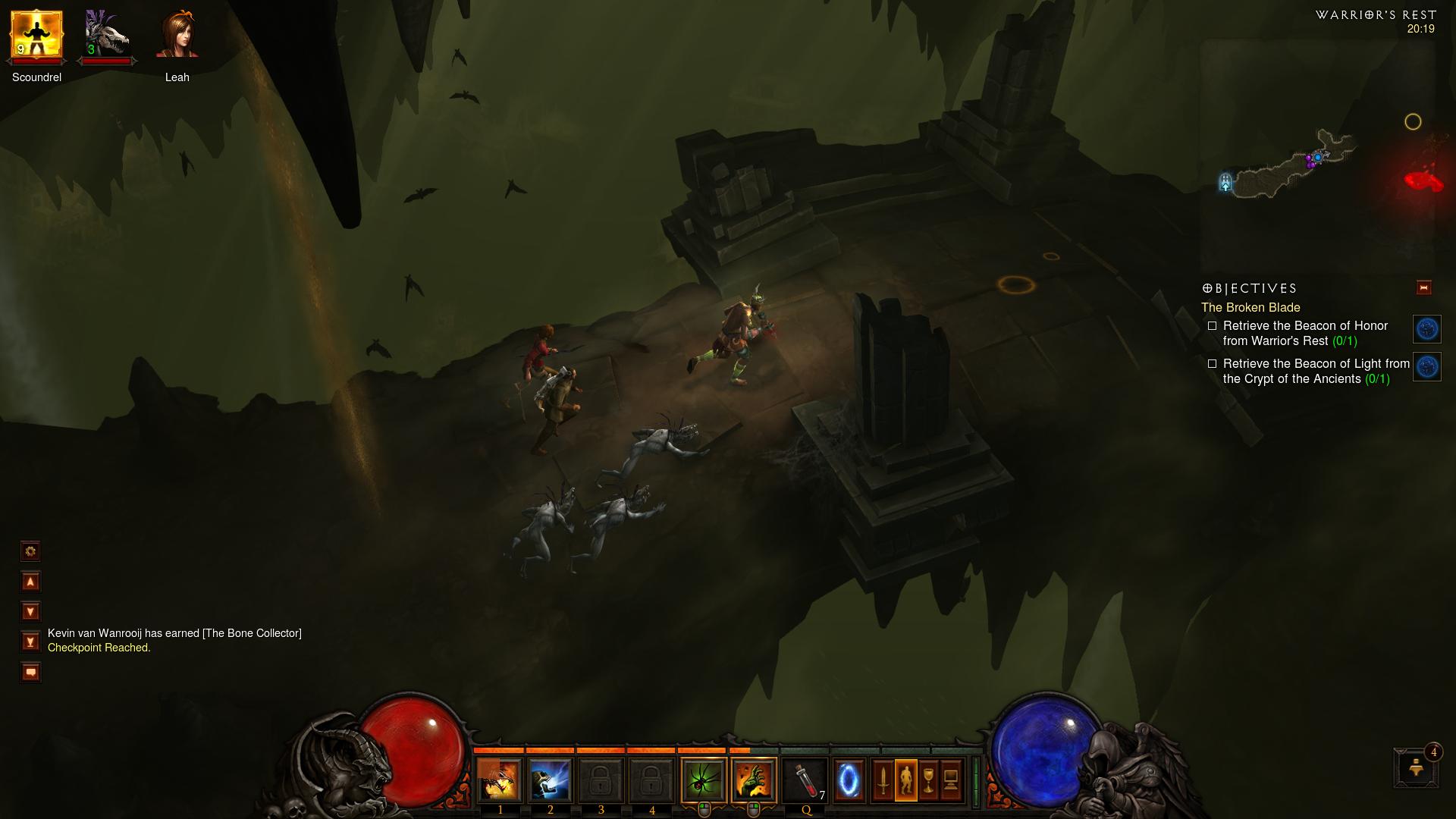Viewport: 1456px width, 819px height.
Task: Select the Scoundrel follower portrait
Action: pos(36,36)
